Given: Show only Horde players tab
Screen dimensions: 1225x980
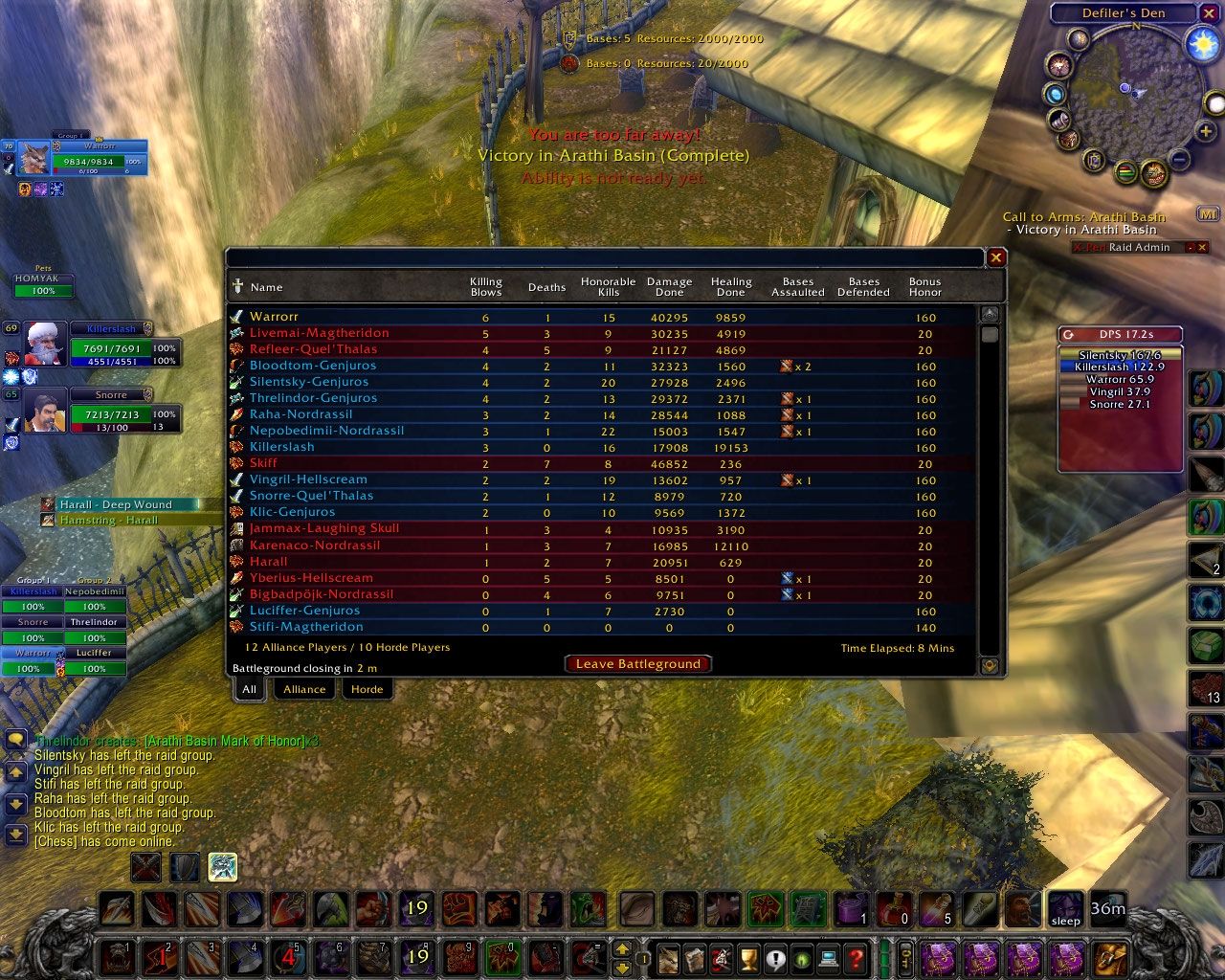Looking at the screenshot, I should [367, 689].
